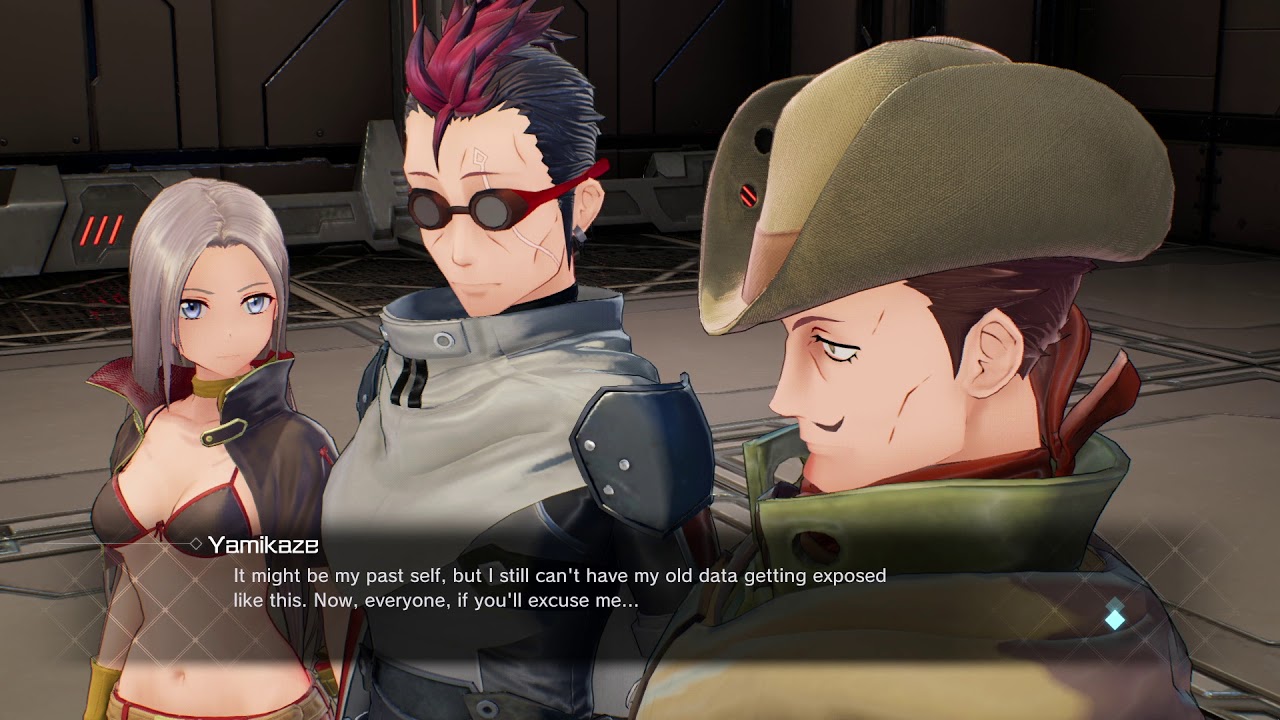Advance the dialogue with the next indicator
Image resolution: width=1280 pixels, height=720 pixels.
point(1115,620)
